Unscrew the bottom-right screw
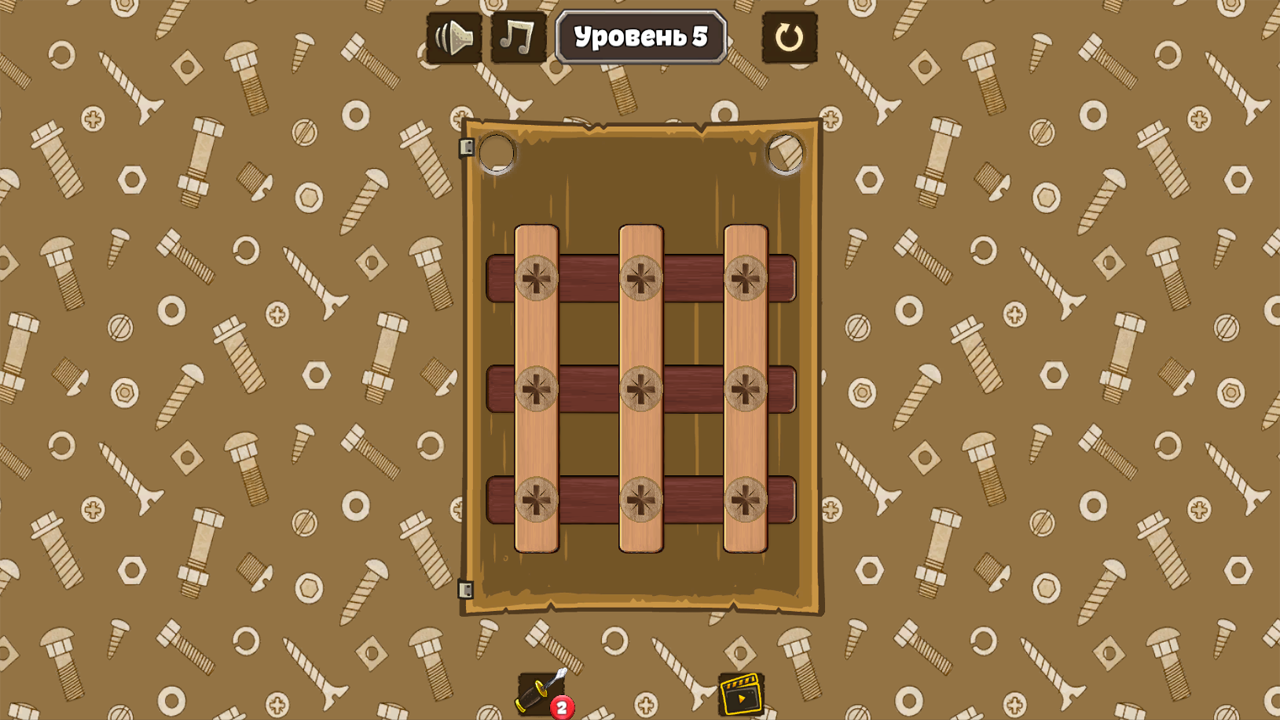Image resolution: width=1280 pixels, height=720 pixels. [747, 498]
